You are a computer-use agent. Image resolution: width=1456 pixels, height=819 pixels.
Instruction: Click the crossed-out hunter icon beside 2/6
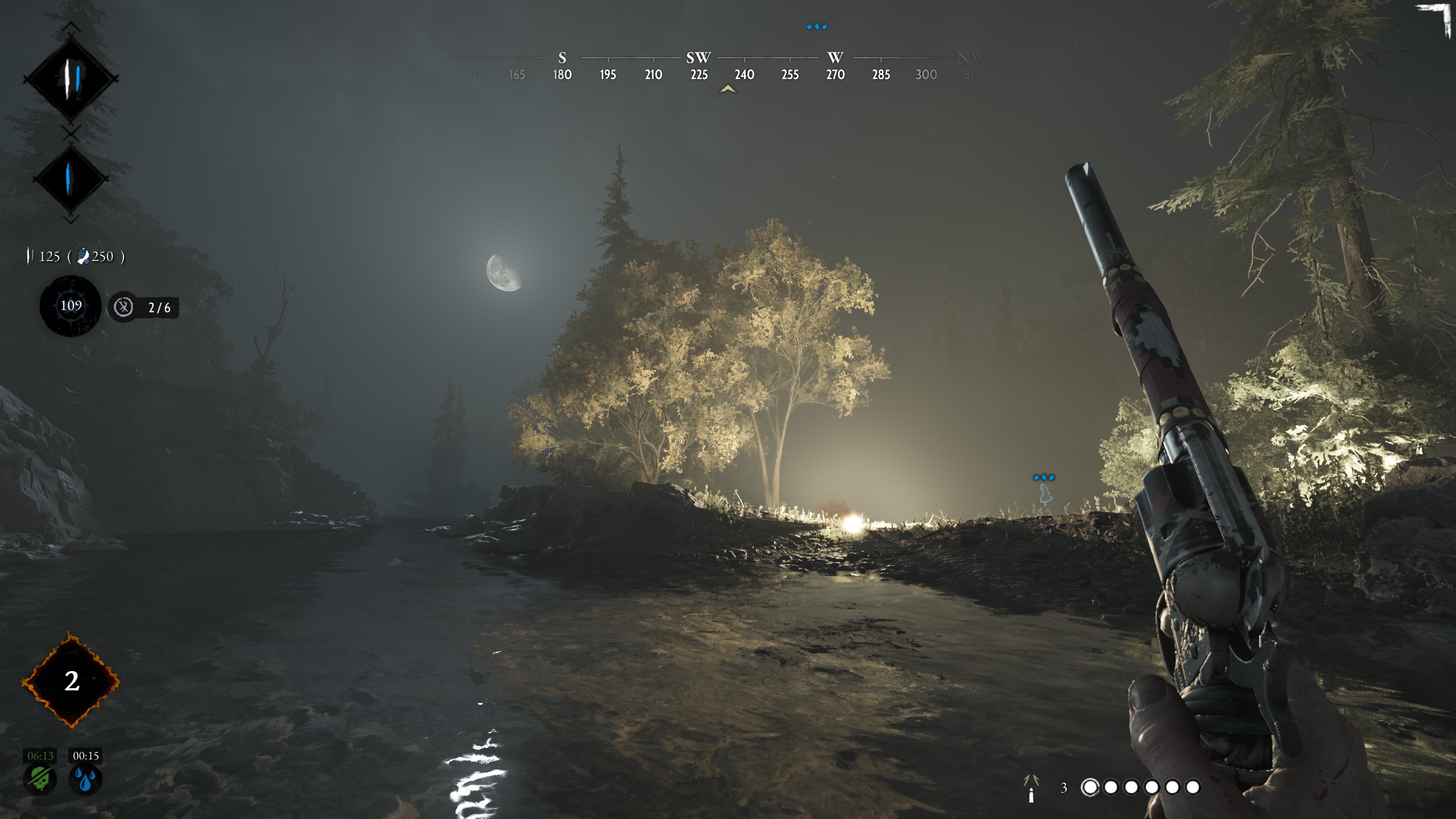pos(123,307)
